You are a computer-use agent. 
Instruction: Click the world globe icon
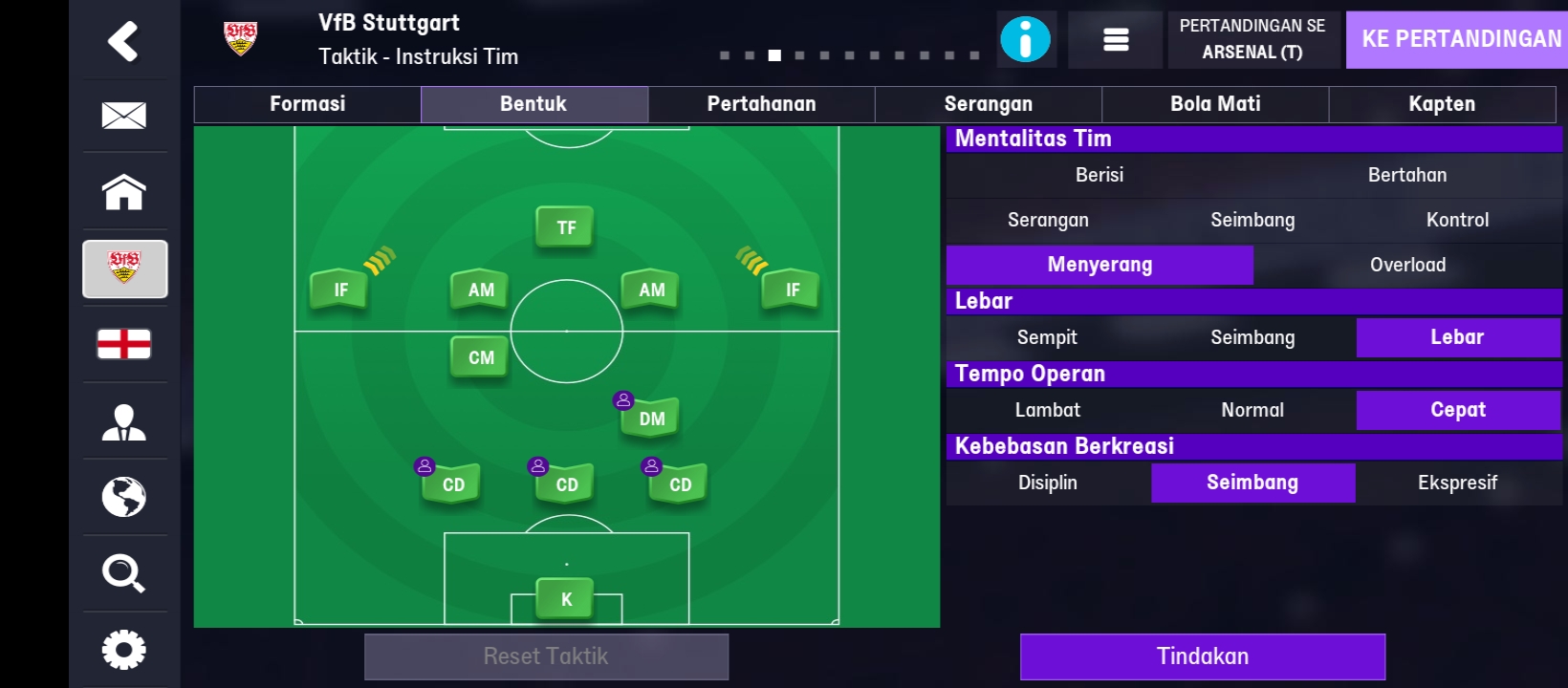123,497
